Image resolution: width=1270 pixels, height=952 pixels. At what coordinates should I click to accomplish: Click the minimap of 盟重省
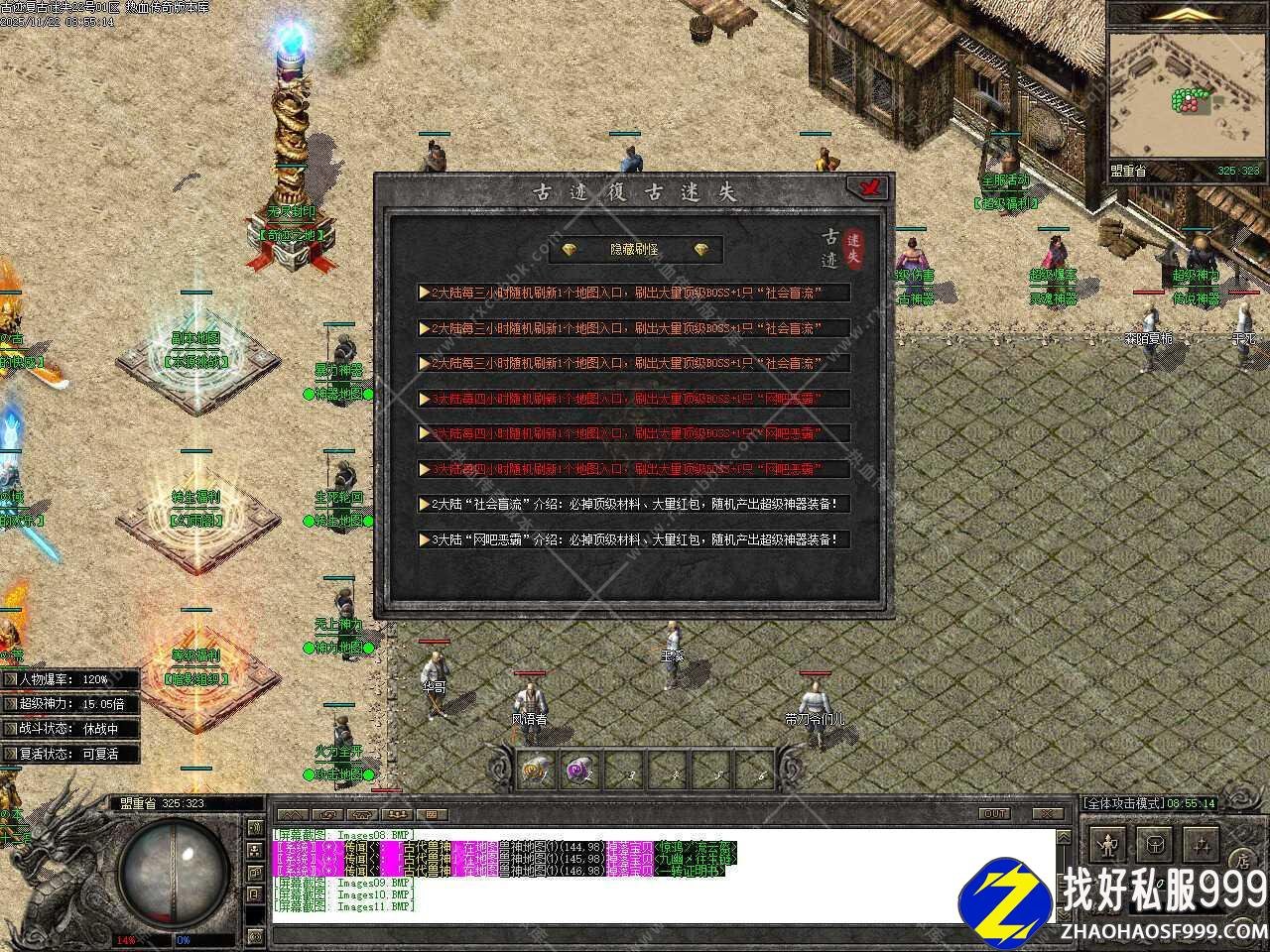1187,99
